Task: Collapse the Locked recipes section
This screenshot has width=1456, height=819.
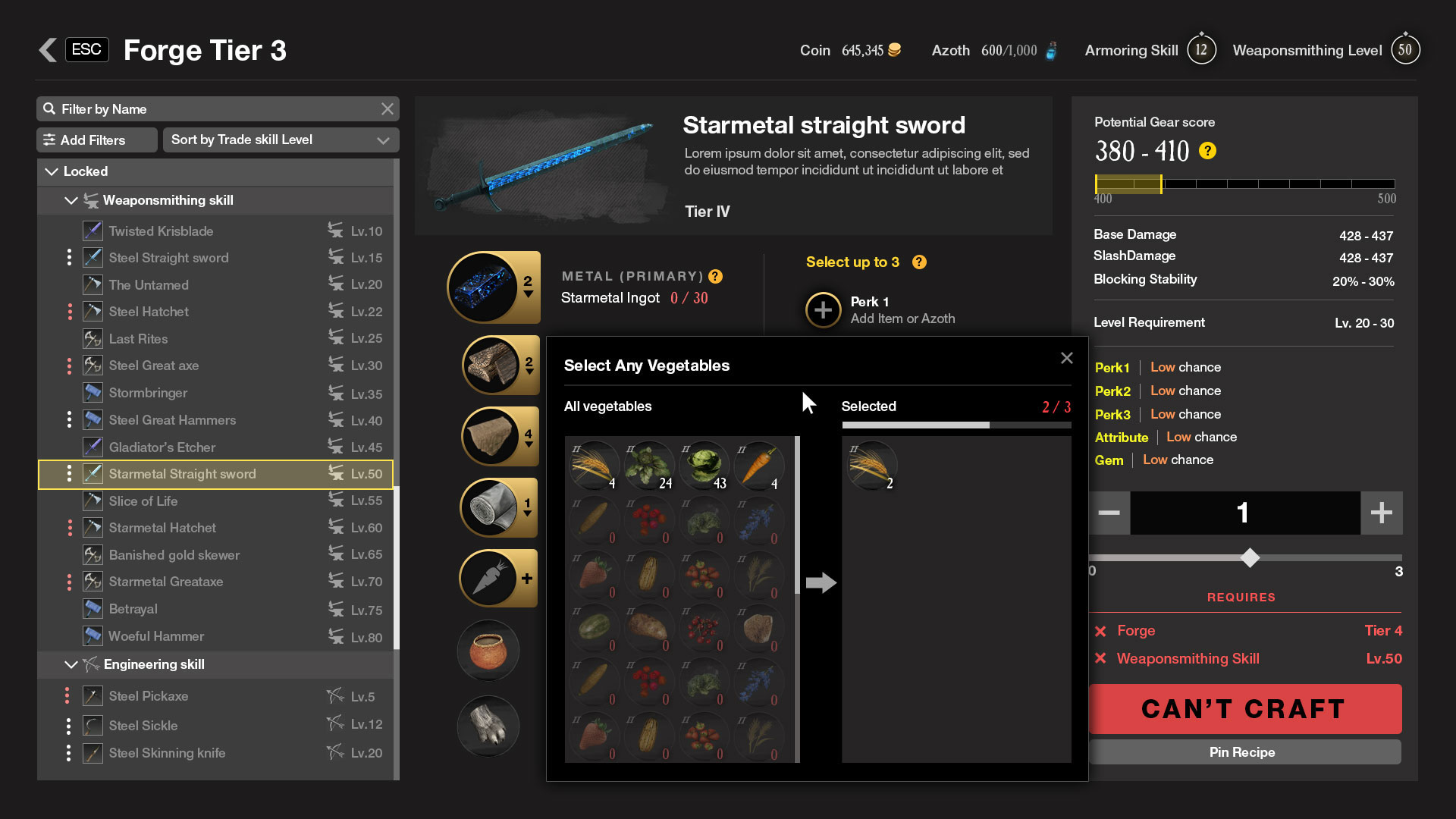Action: (x=52, y=171)
